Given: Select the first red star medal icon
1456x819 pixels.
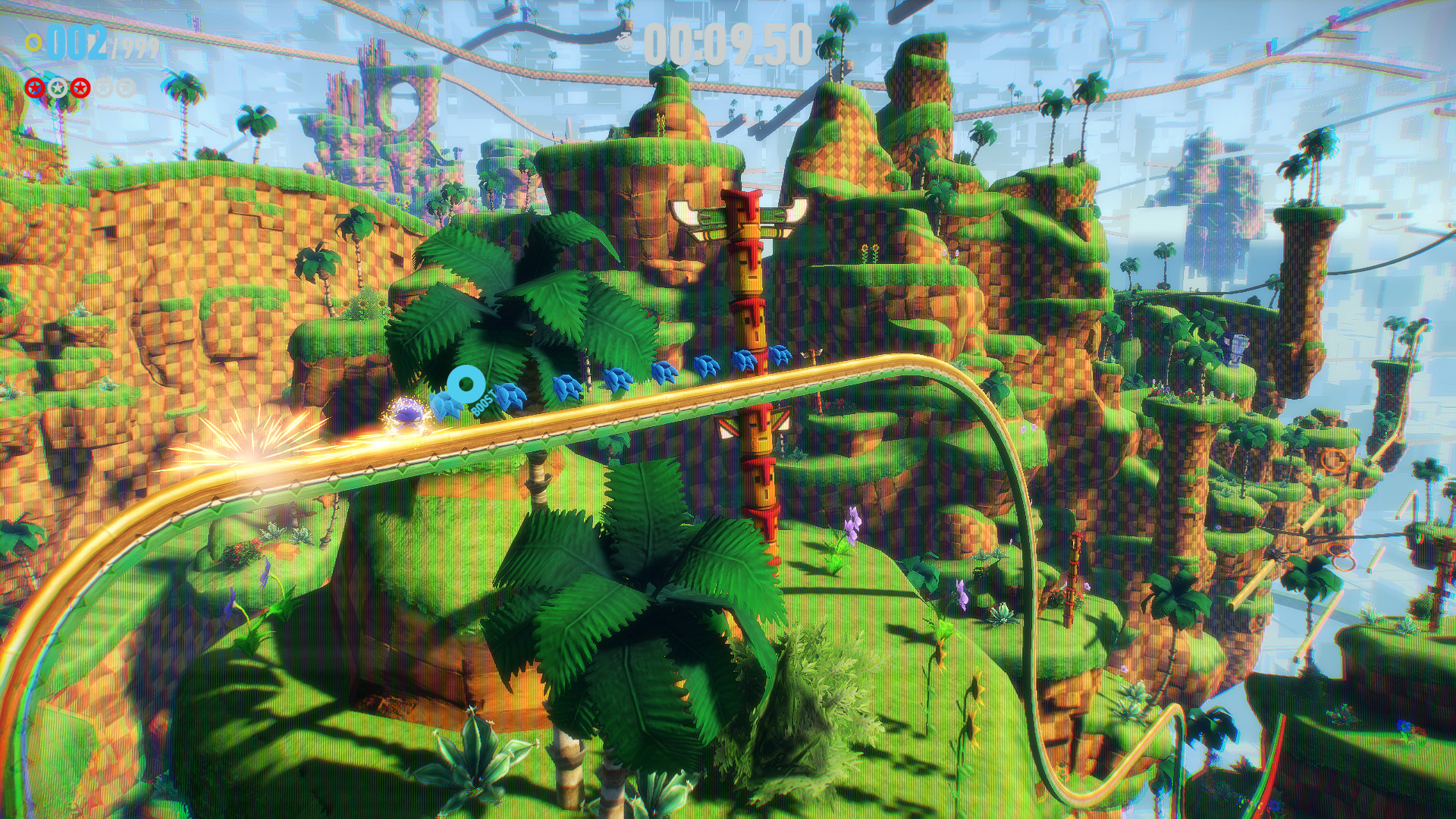Looking at the screenshot, I should 34,88.
